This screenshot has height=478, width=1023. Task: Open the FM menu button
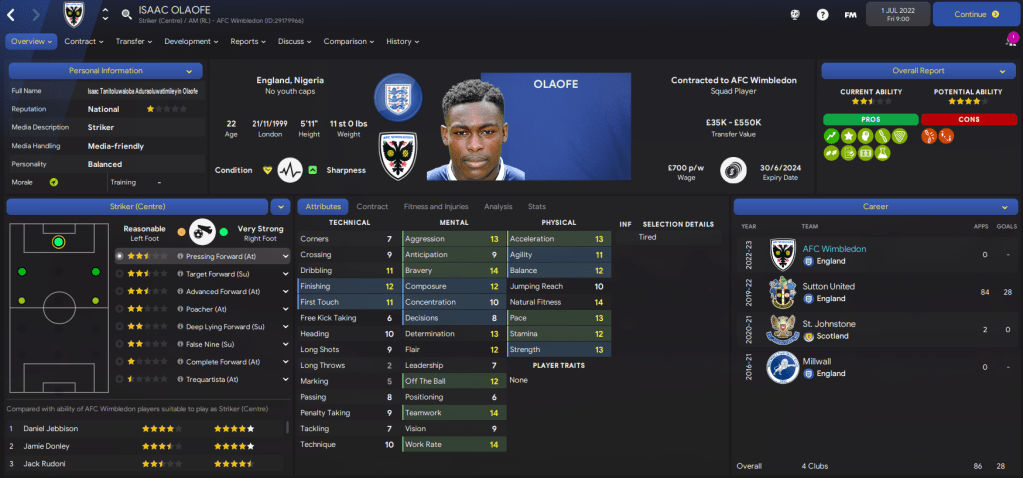pos(850,15)
